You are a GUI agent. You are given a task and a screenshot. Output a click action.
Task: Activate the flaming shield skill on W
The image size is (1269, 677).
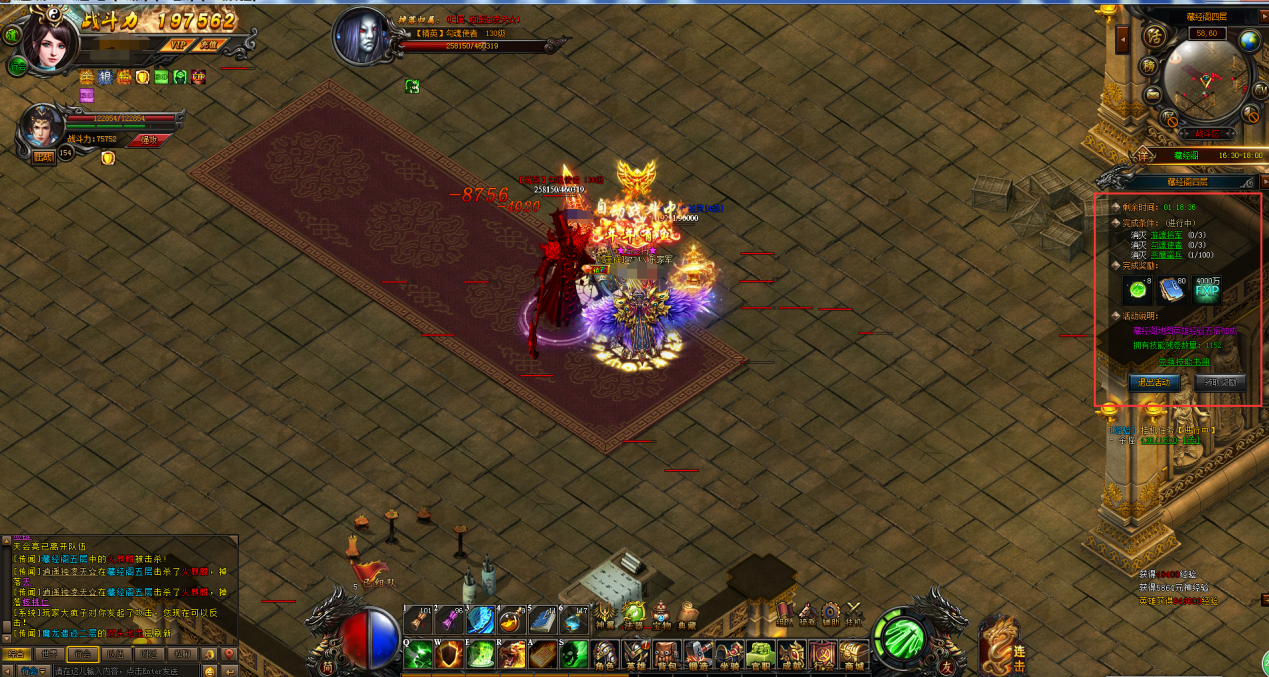coord(450,654)
